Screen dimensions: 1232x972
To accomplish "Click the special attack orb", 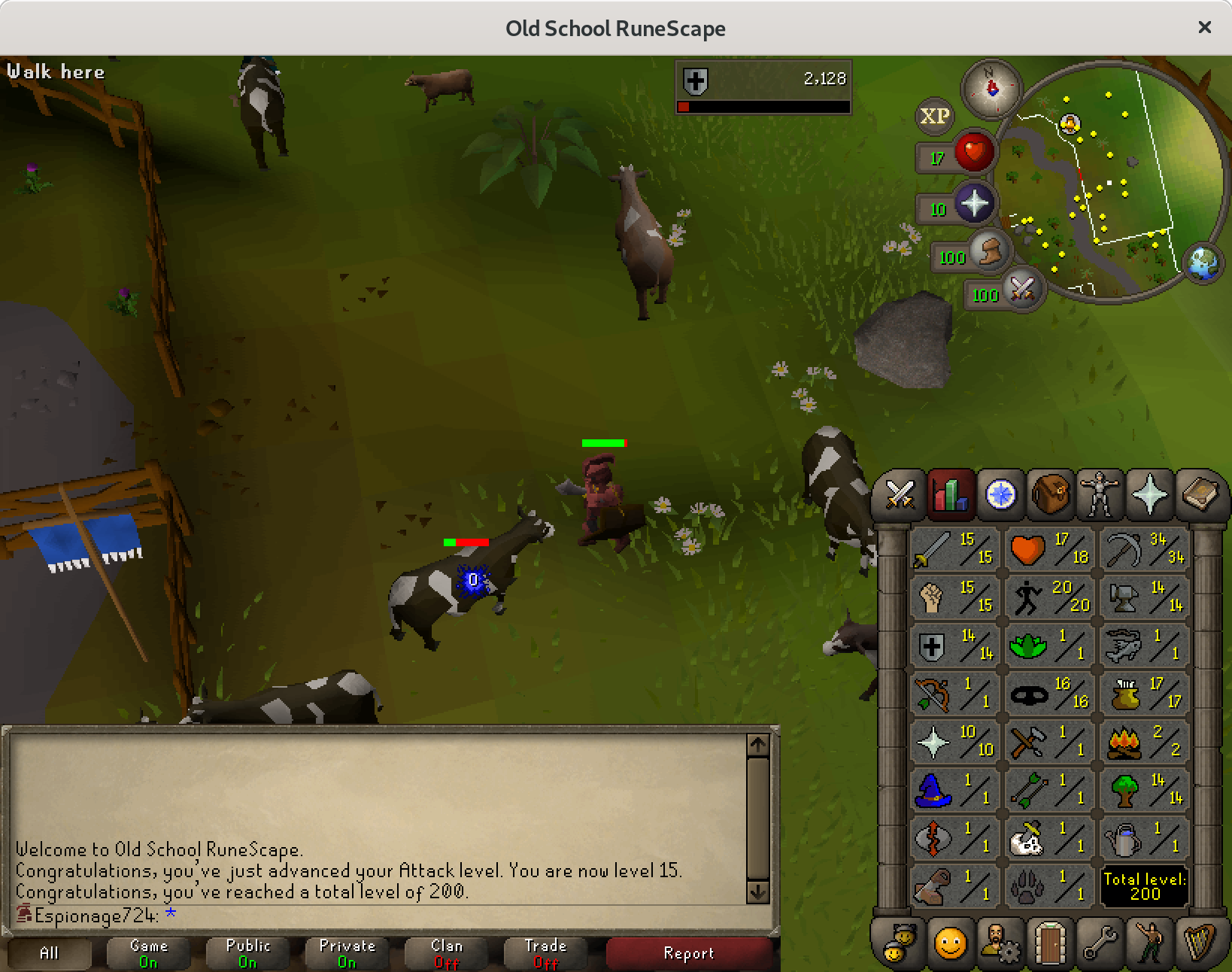I will [x=1021, y=287].
